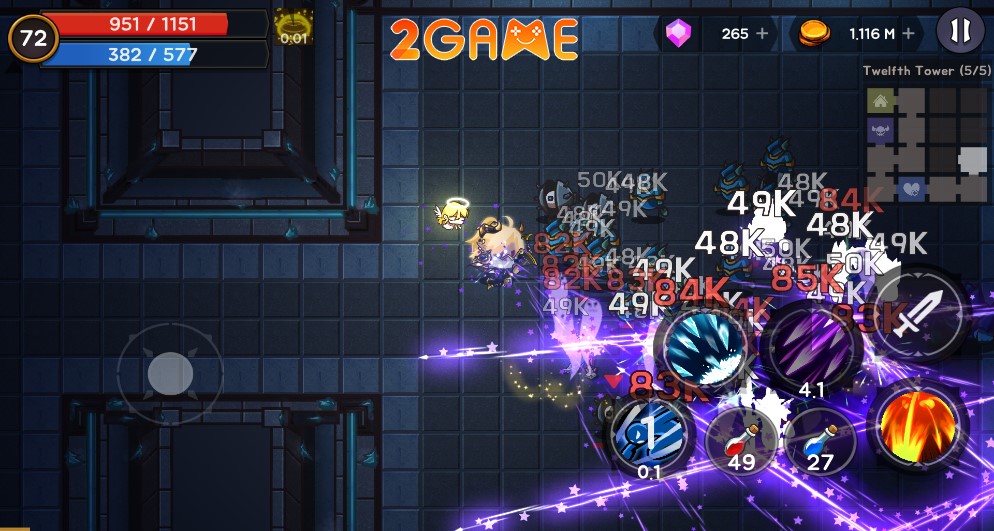Activate the purple slash skill

811,345
